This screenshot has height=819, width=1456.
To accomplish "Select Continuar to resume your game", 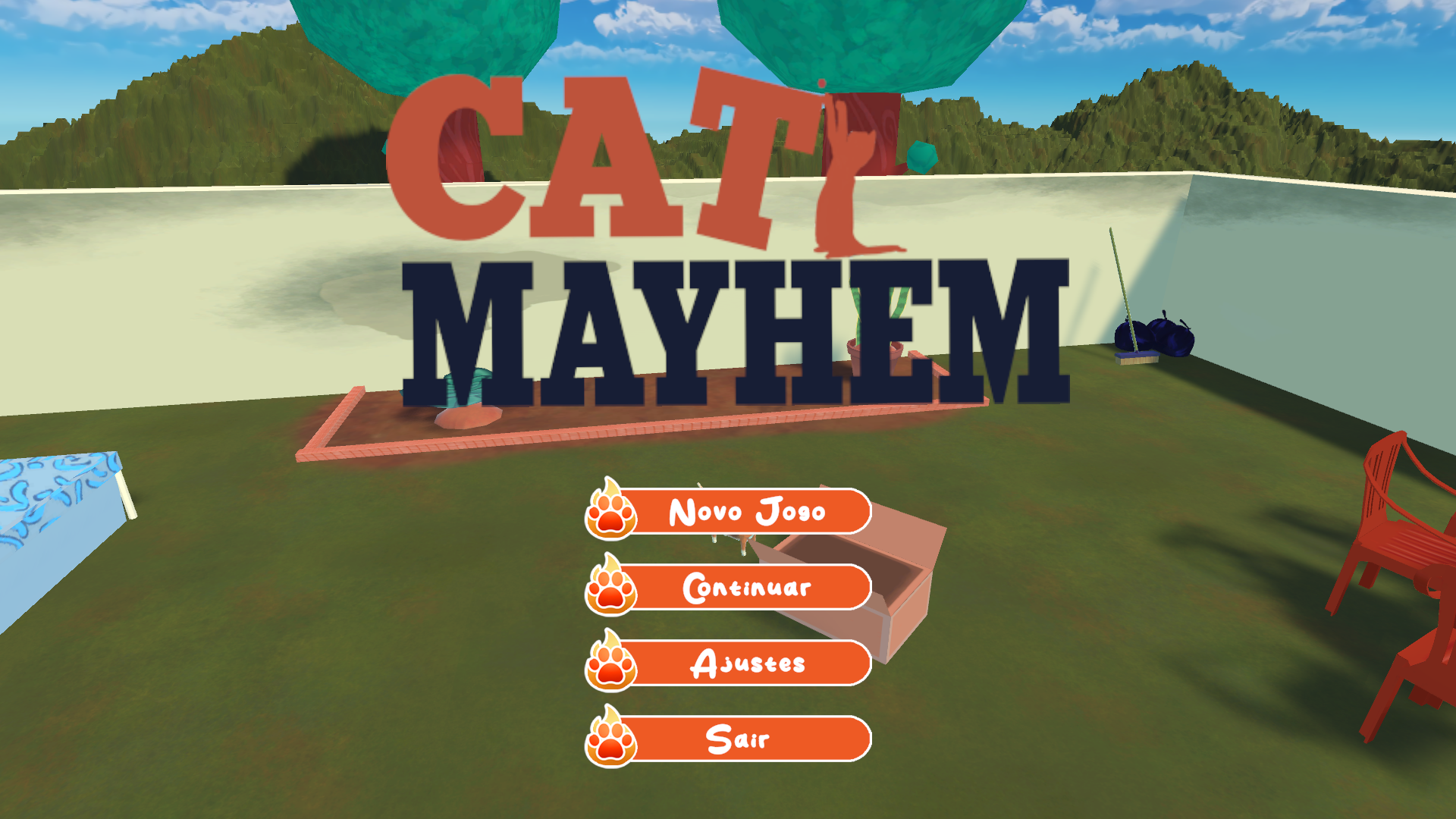I will (x=747, y=588).
